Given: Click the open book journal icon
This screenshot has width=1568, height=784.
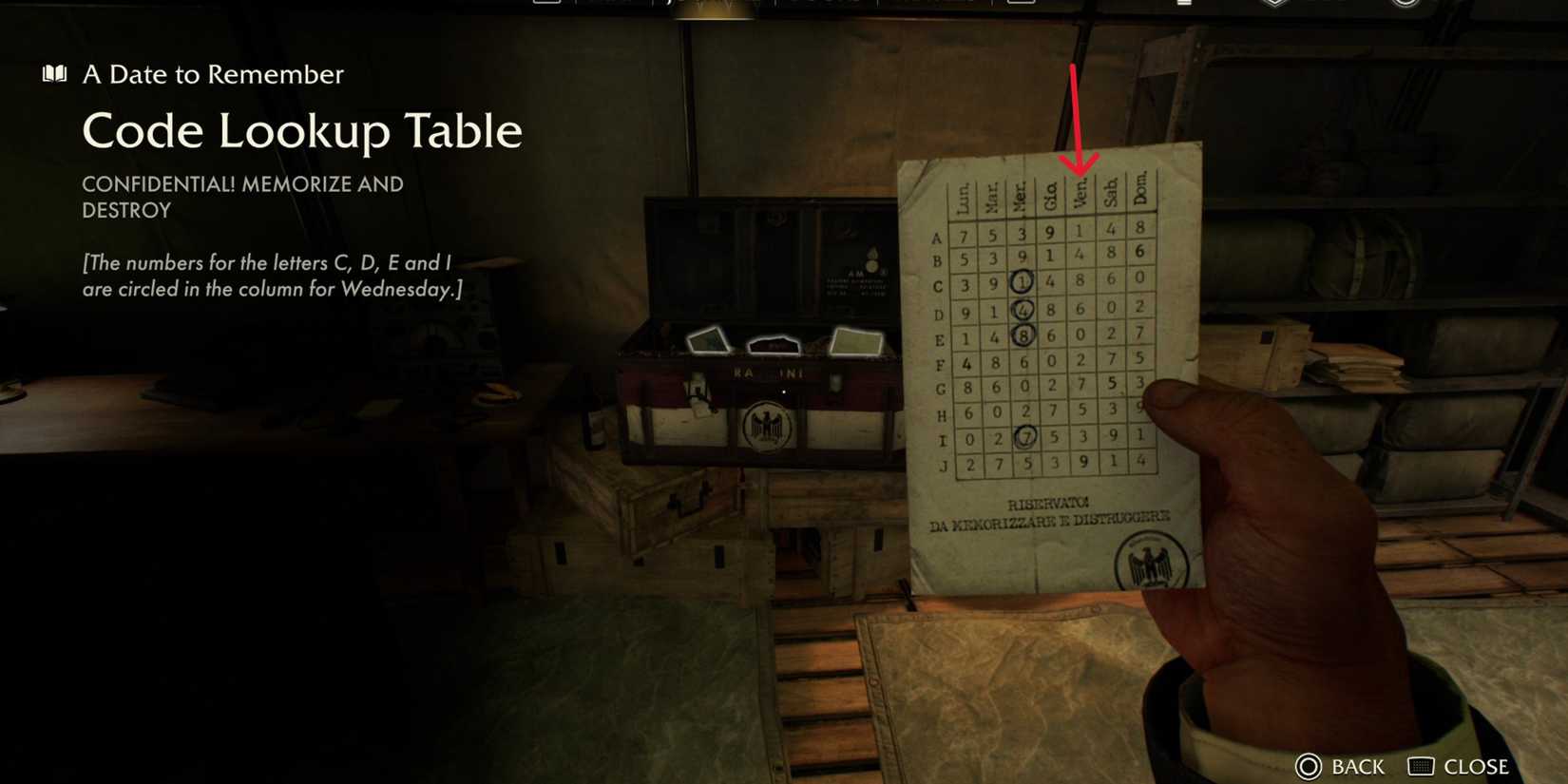Looking at the screenshot, I should (54, 73).
